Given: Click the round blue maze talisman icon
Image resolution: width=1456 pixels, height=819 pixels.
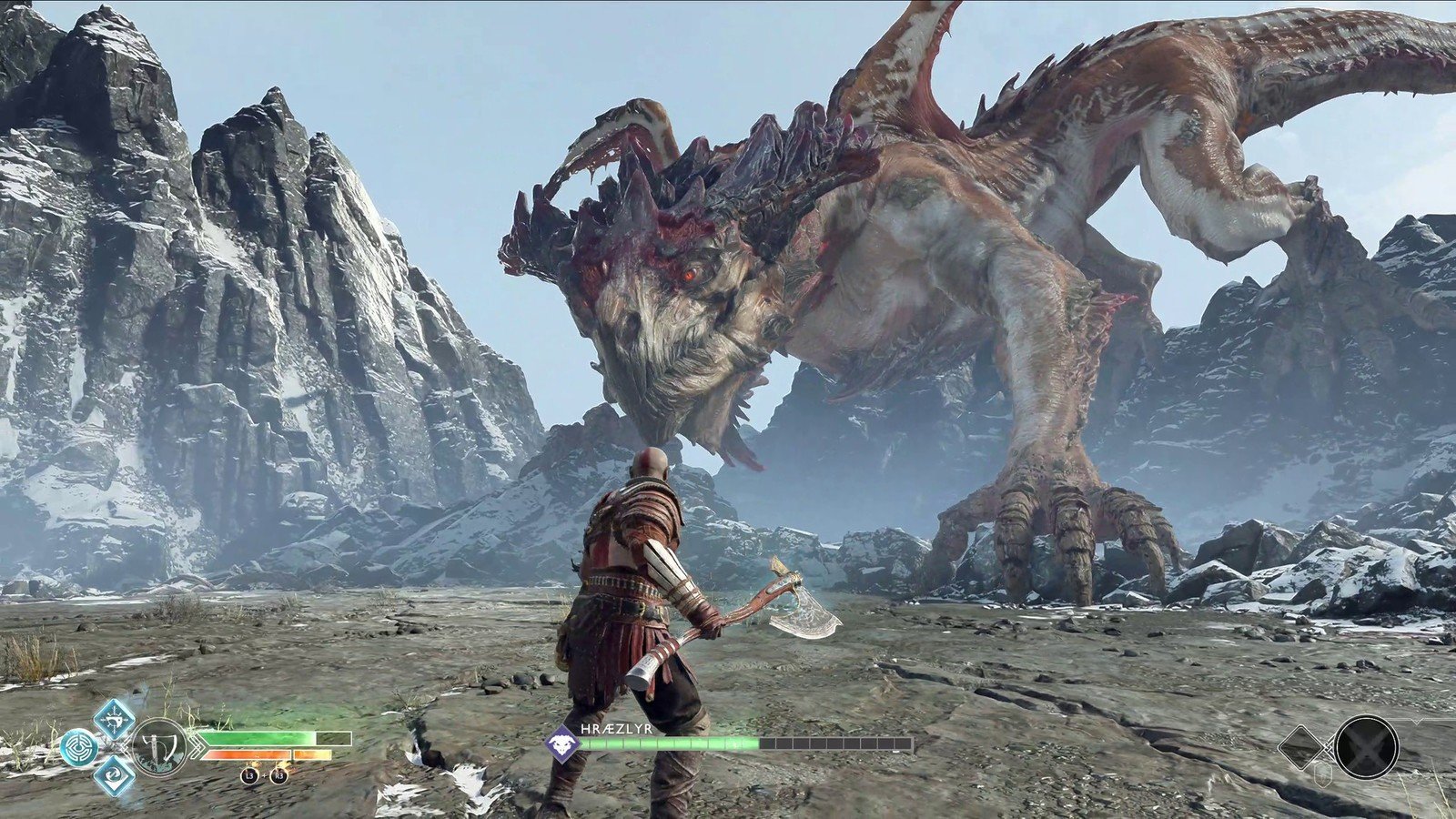Looking at the screenshot, I should [x=80, y=748].
